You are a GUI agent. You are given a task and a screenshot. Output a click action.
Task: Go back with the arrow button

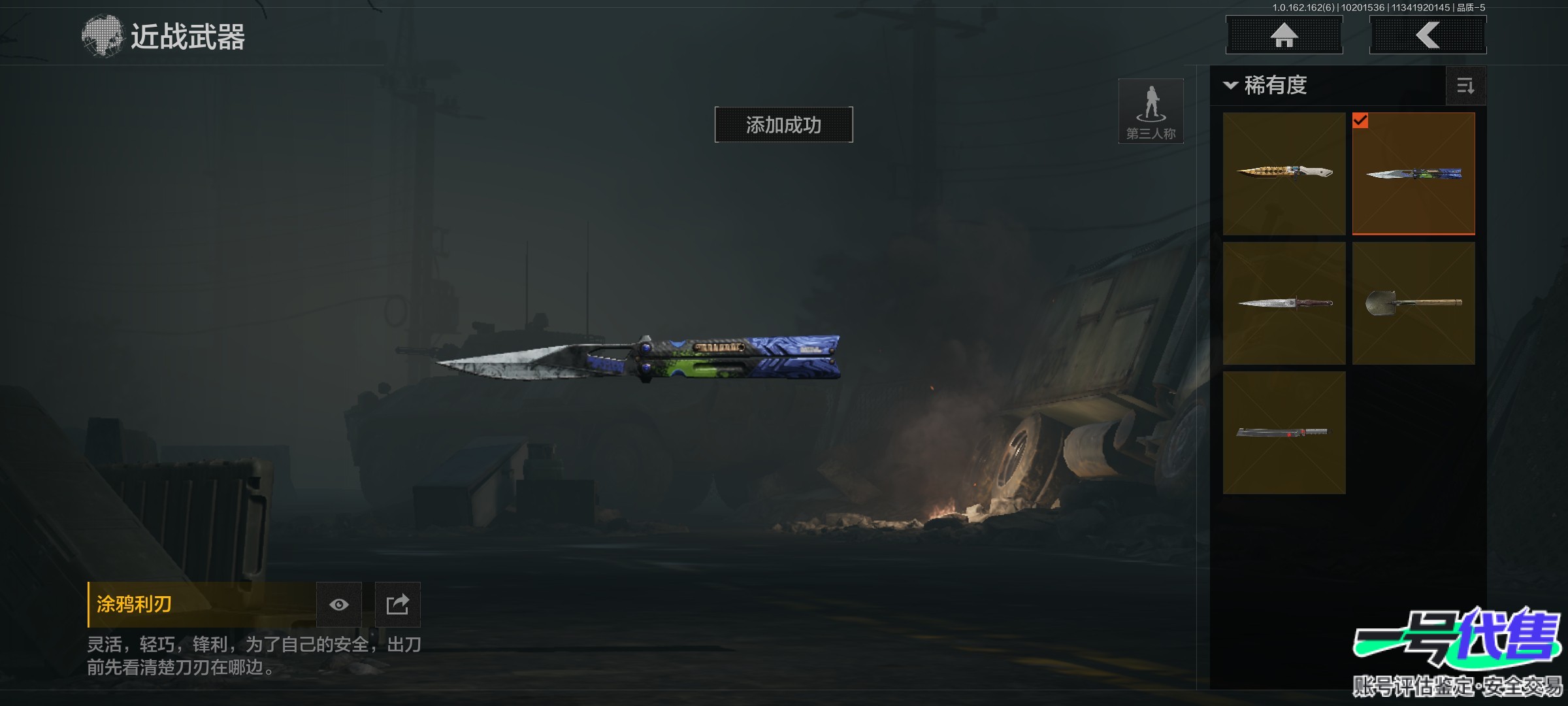pyautogui.click(x=1428, y=35)
